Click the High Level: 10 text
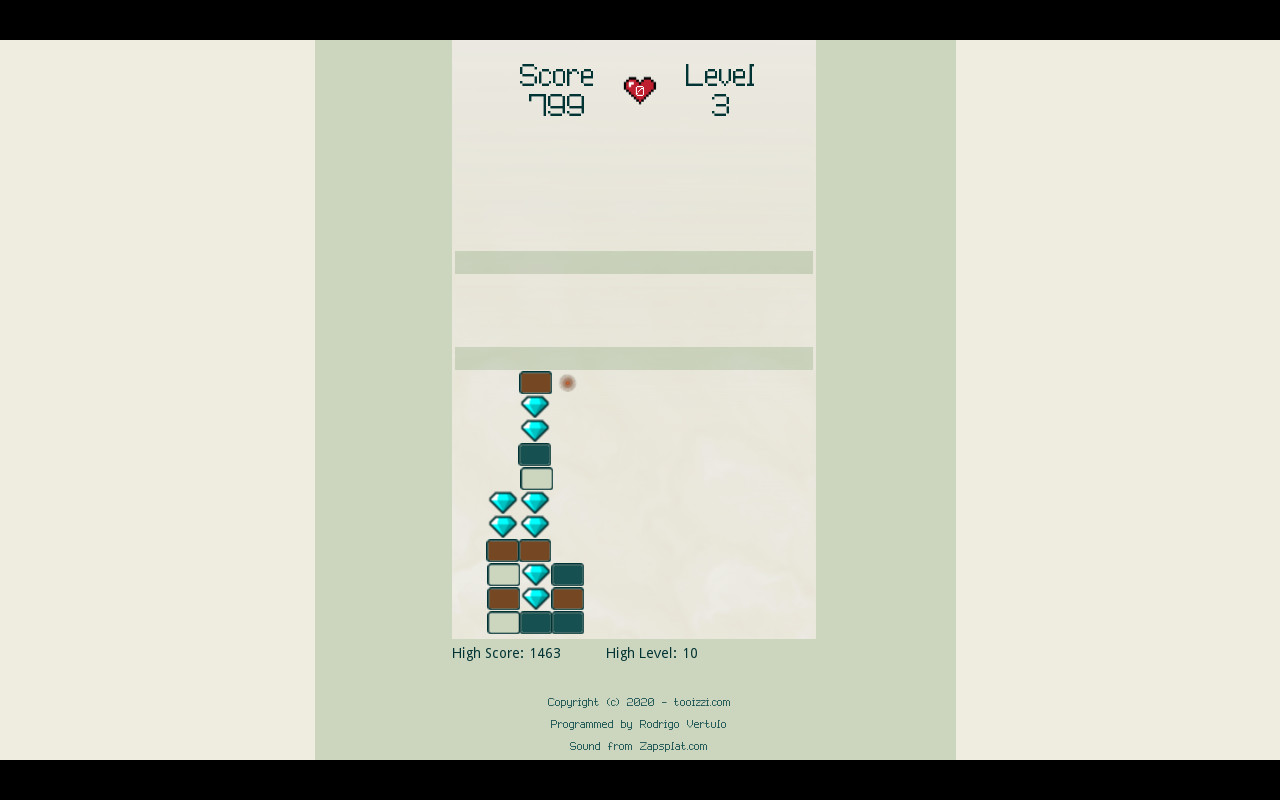This screenshot has height=800, width=1280. [651, 653]
